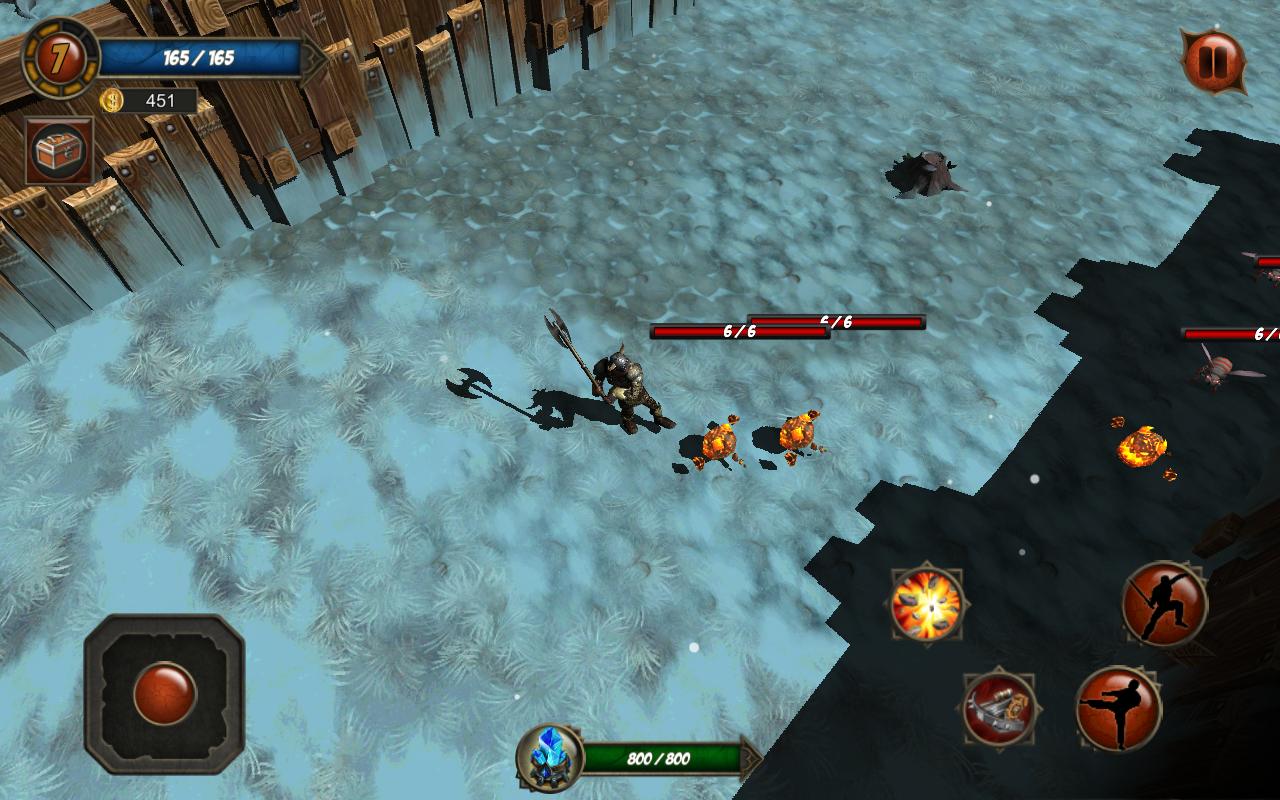Open the treasure chest inventory
Image resolution: width=1280 pixels, height=800 pixels.
[x=60, y=151]
